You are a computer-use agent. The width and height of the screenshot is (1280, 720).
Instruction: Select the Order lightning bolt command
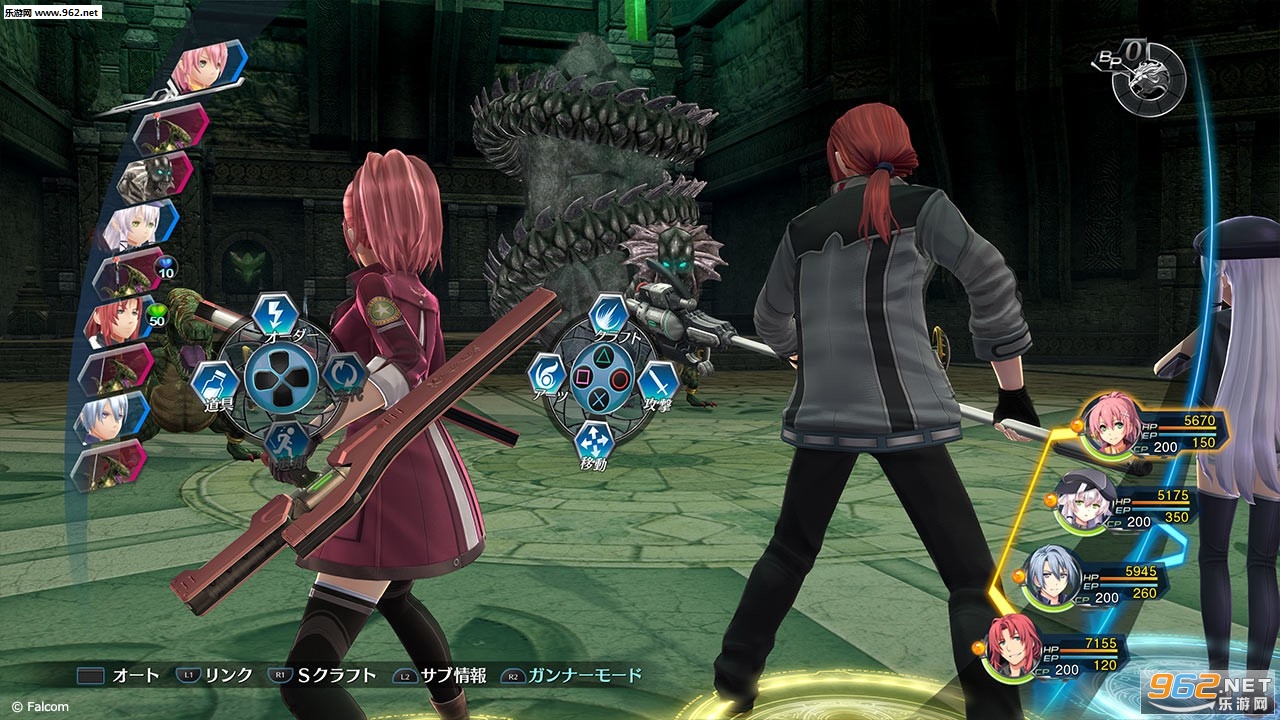point(272,314)
